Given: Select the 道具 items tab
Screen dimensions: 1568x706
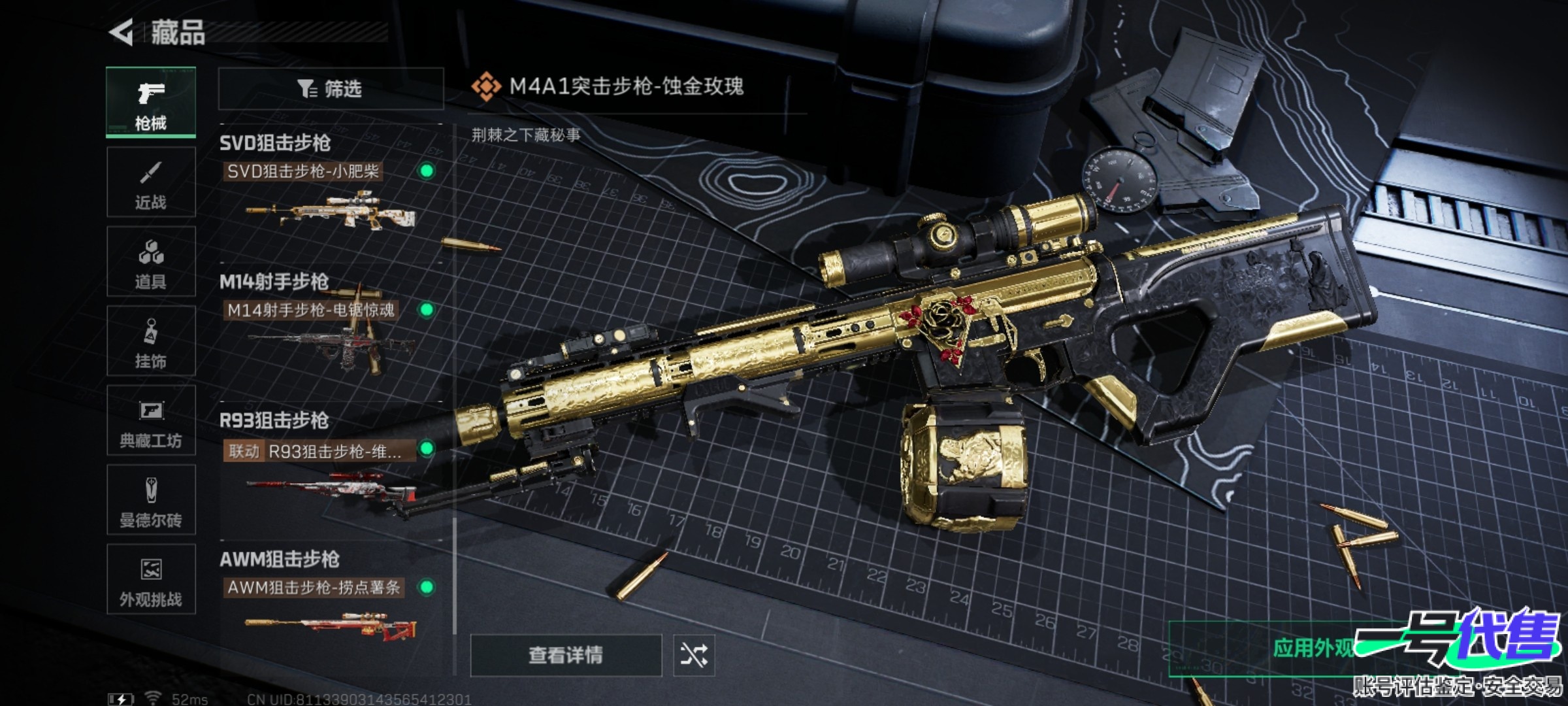Looking at the screenshot, I should (x=151, y=261).
